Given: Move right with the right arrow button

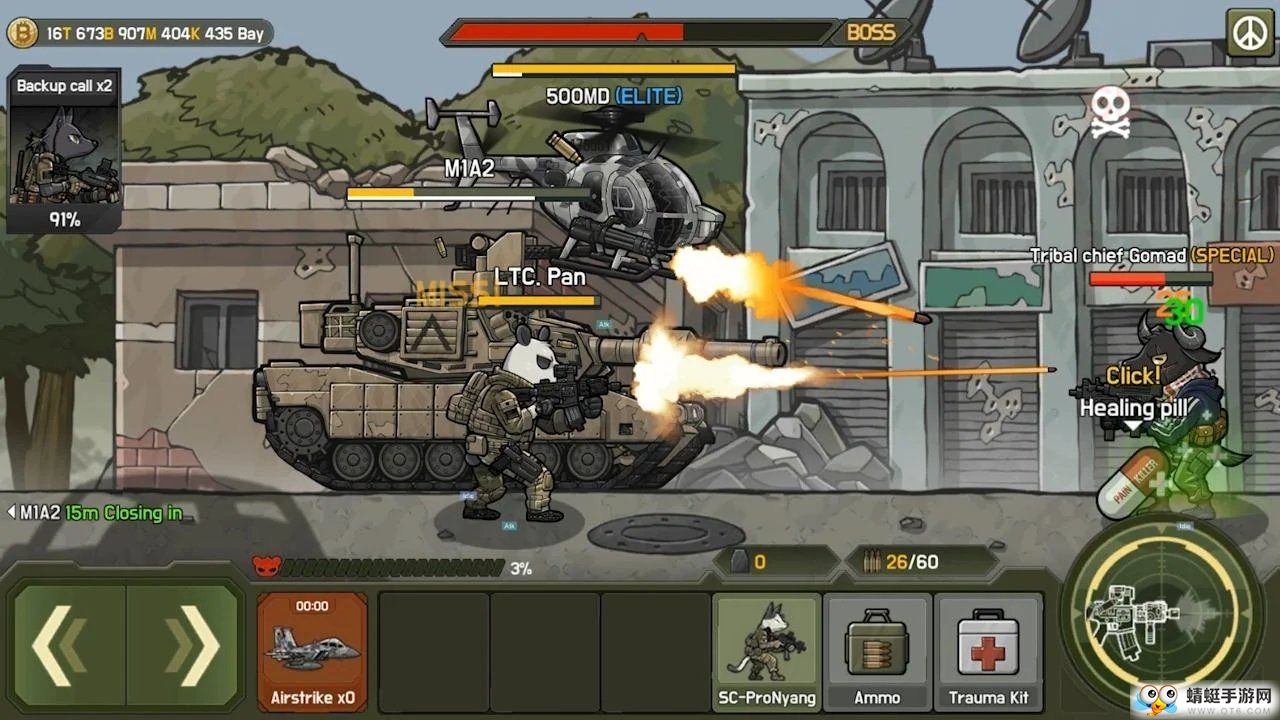Looking at the screenshot, I should pyautogui.click(x=184, y=646).
